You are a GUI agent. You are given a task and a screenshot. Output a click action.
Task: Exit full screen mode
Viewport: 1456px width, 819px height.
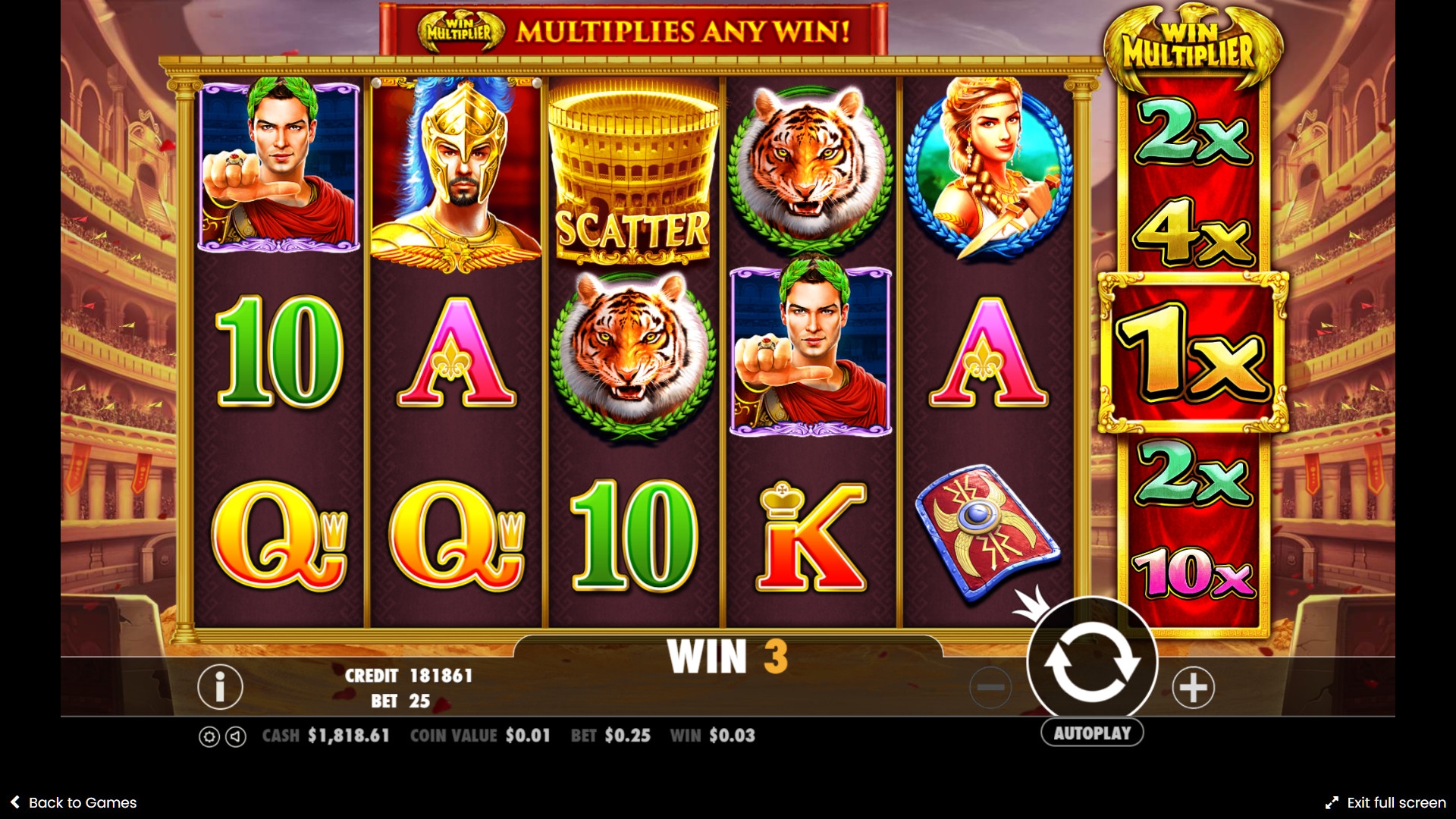tap(1385, 802)
